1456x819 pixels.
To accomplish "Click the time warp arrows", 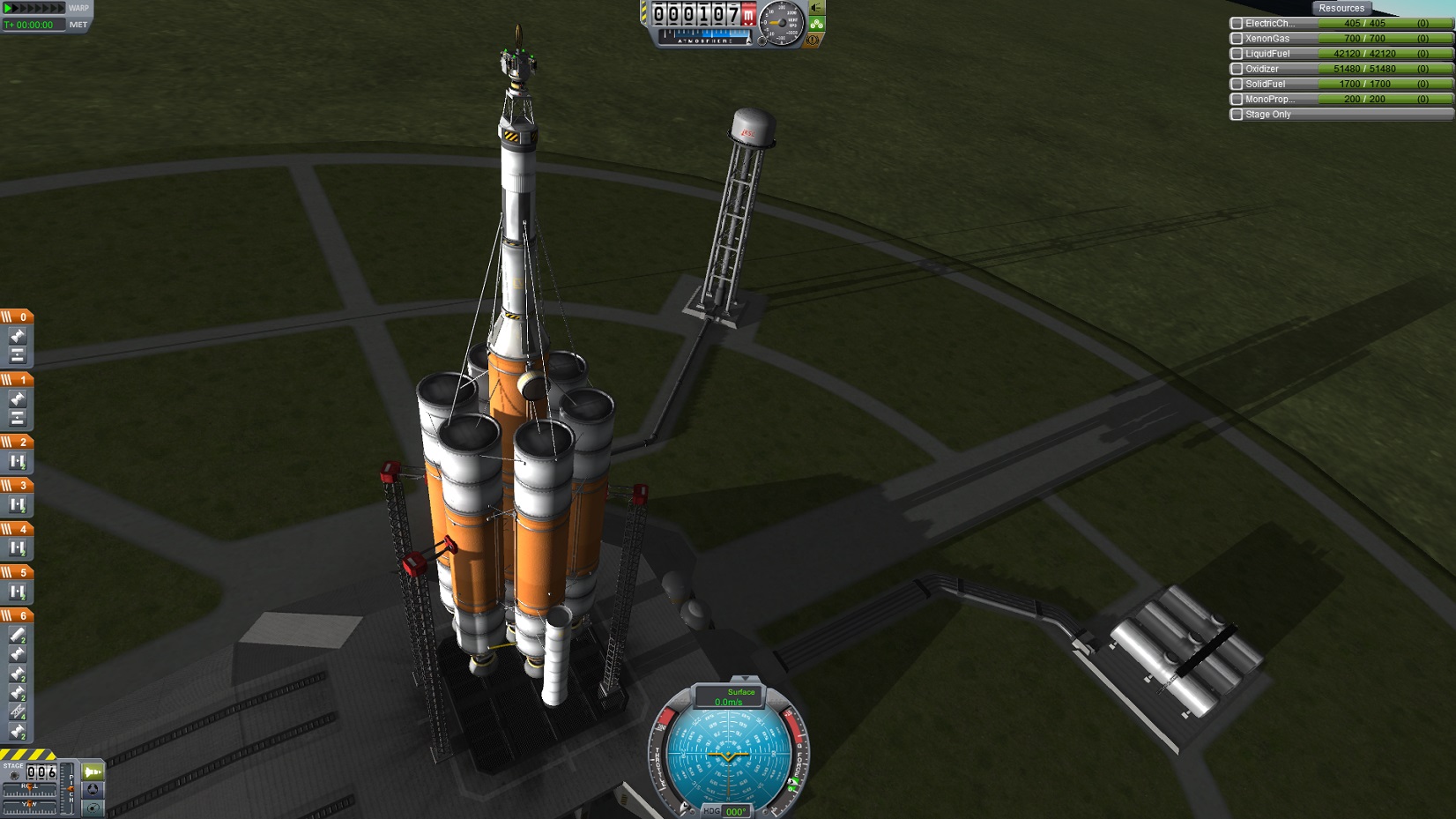I will pyautogui.click(x=33, y=8).
